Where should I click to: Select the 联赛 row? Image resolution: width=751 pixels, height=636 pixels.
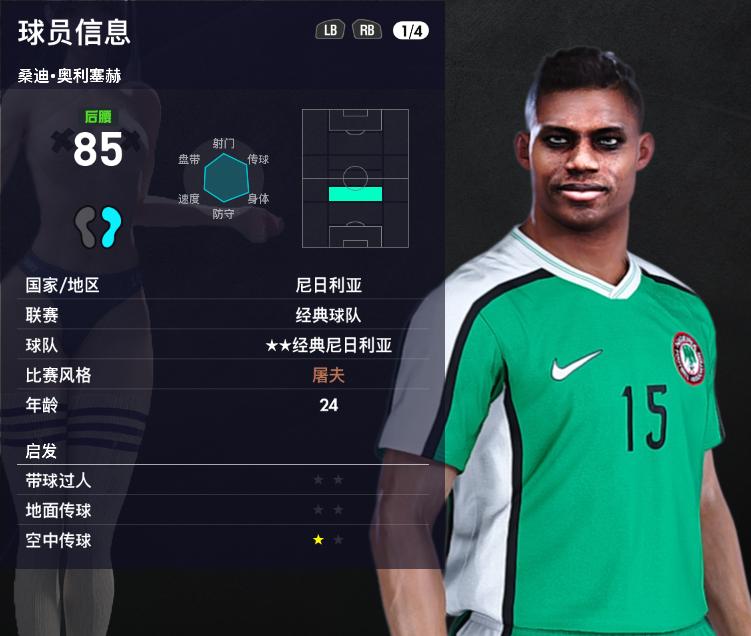pos(227,315)
